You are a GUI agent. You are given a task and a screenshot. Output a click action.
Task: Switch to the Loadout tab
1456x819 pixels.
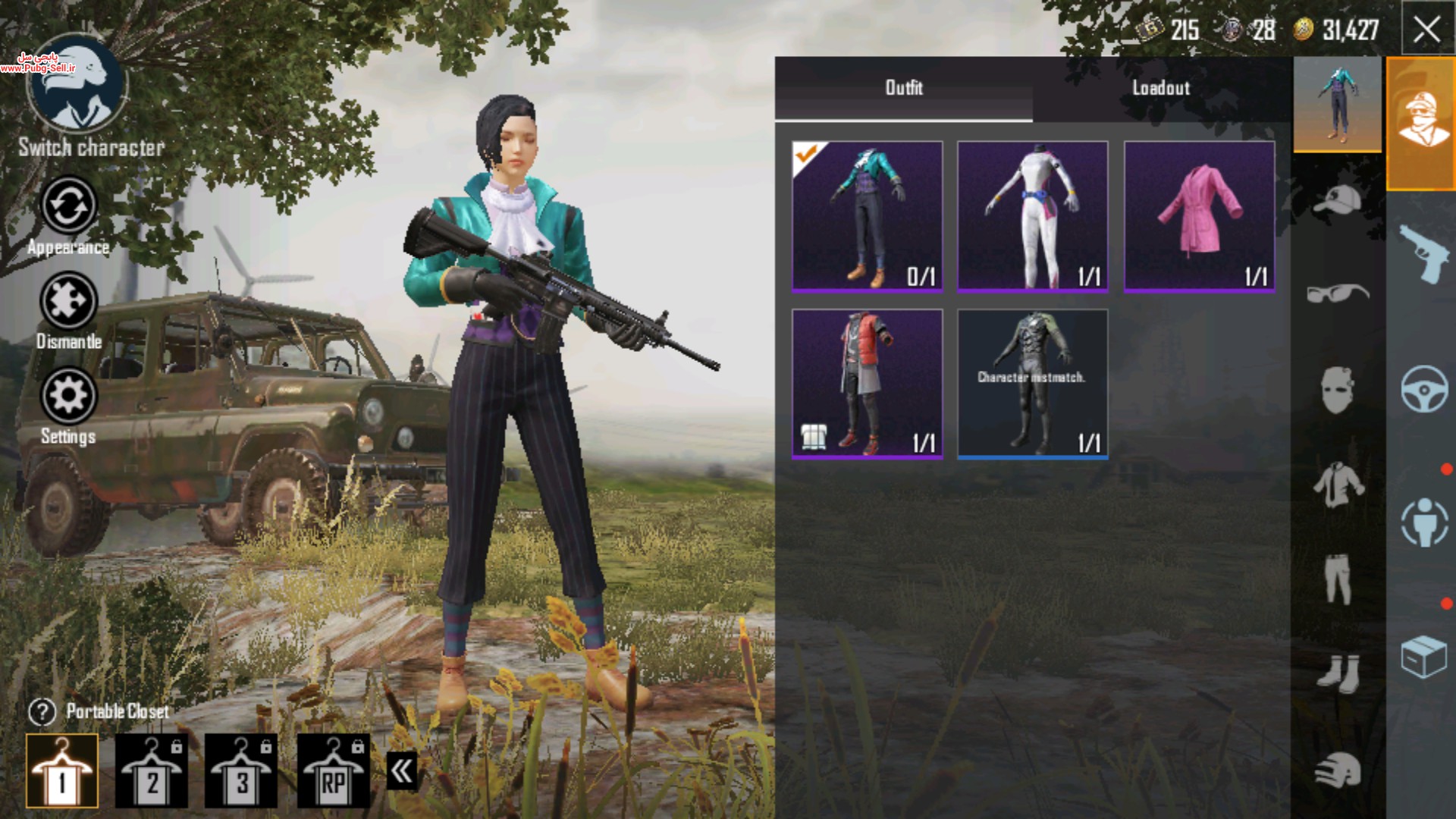[x=1161, y=88]
